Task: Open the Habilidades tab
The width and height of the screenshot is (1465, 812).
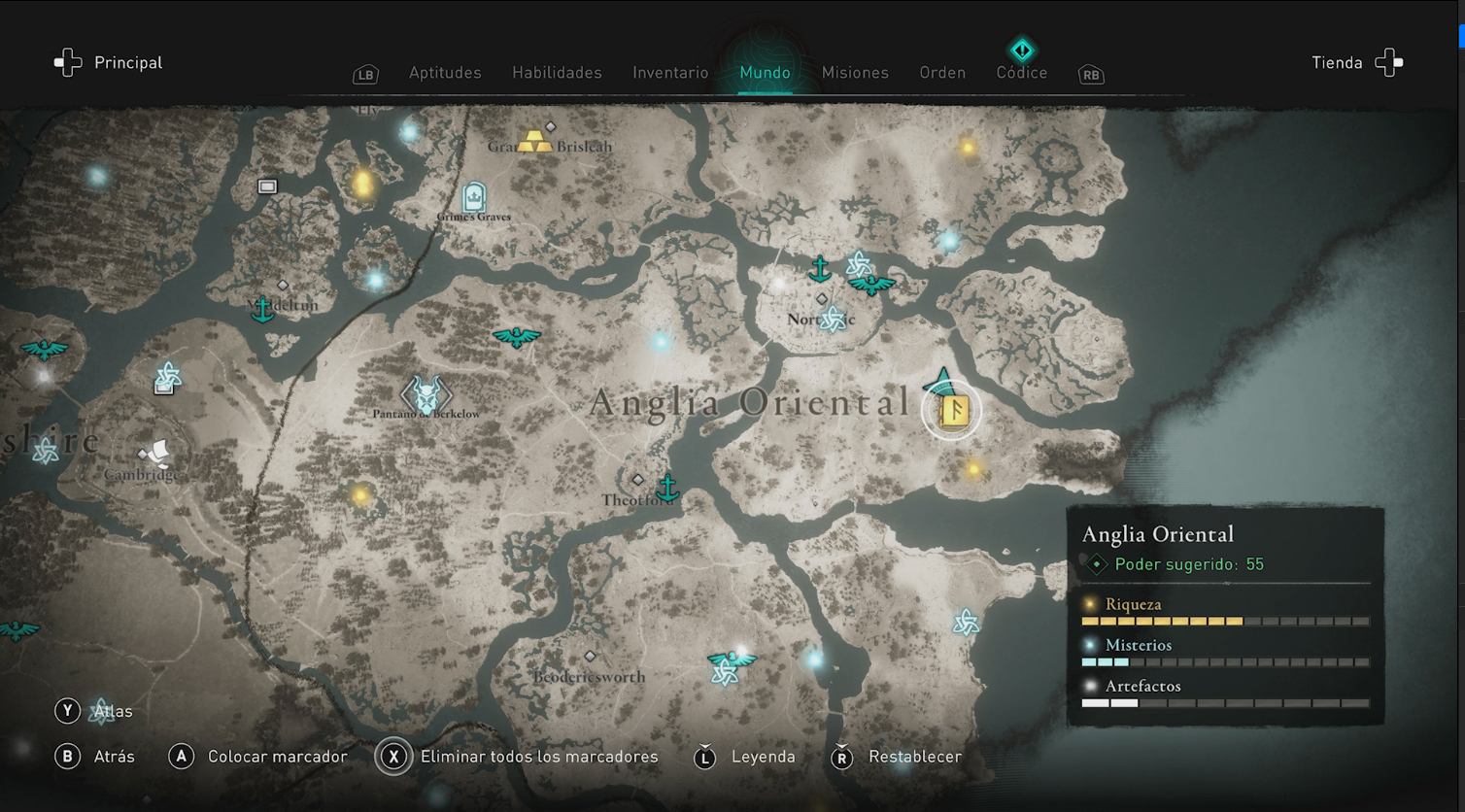Action: [557, 73]
